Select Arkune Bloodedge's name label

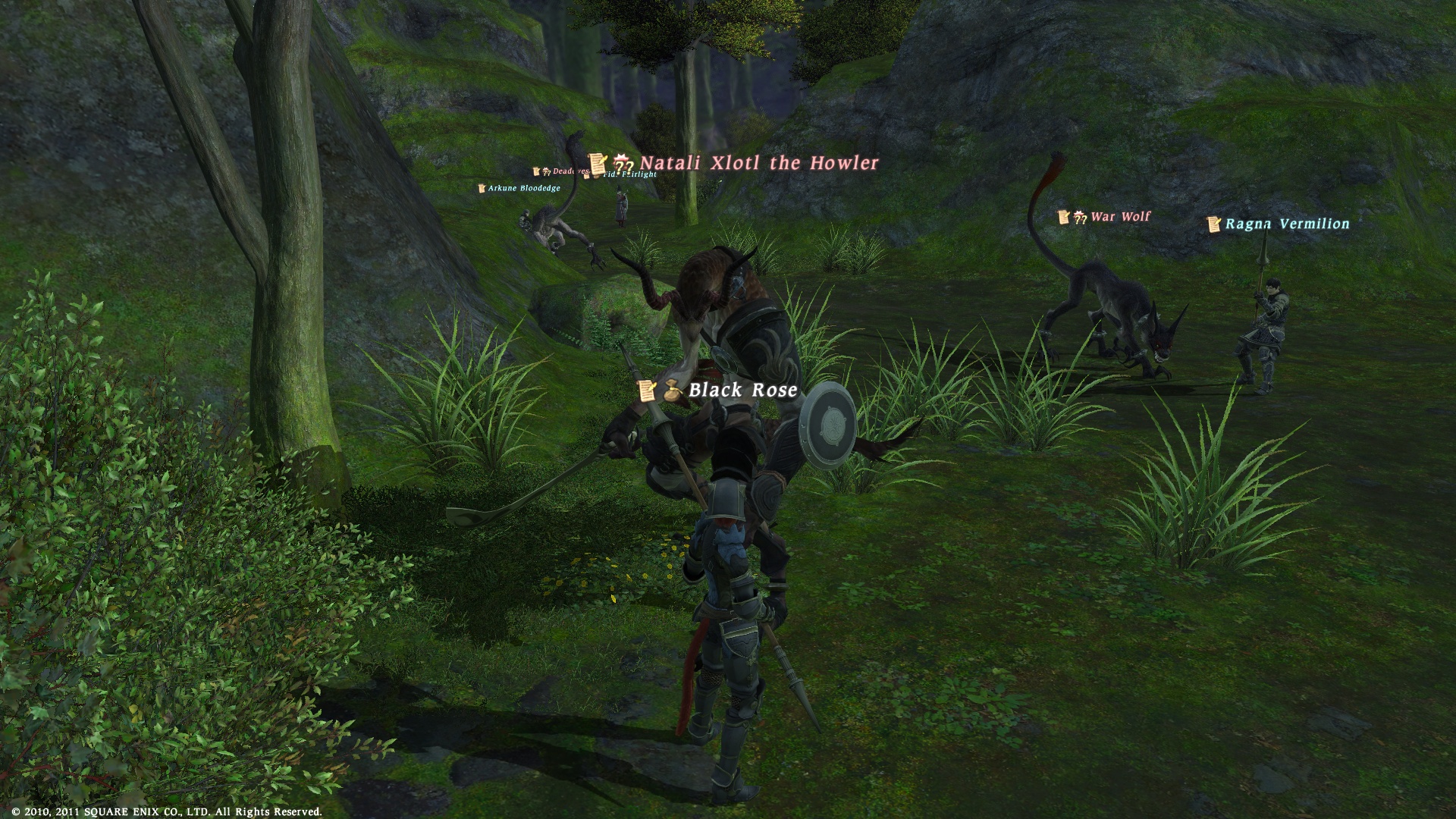click(523, 188)
